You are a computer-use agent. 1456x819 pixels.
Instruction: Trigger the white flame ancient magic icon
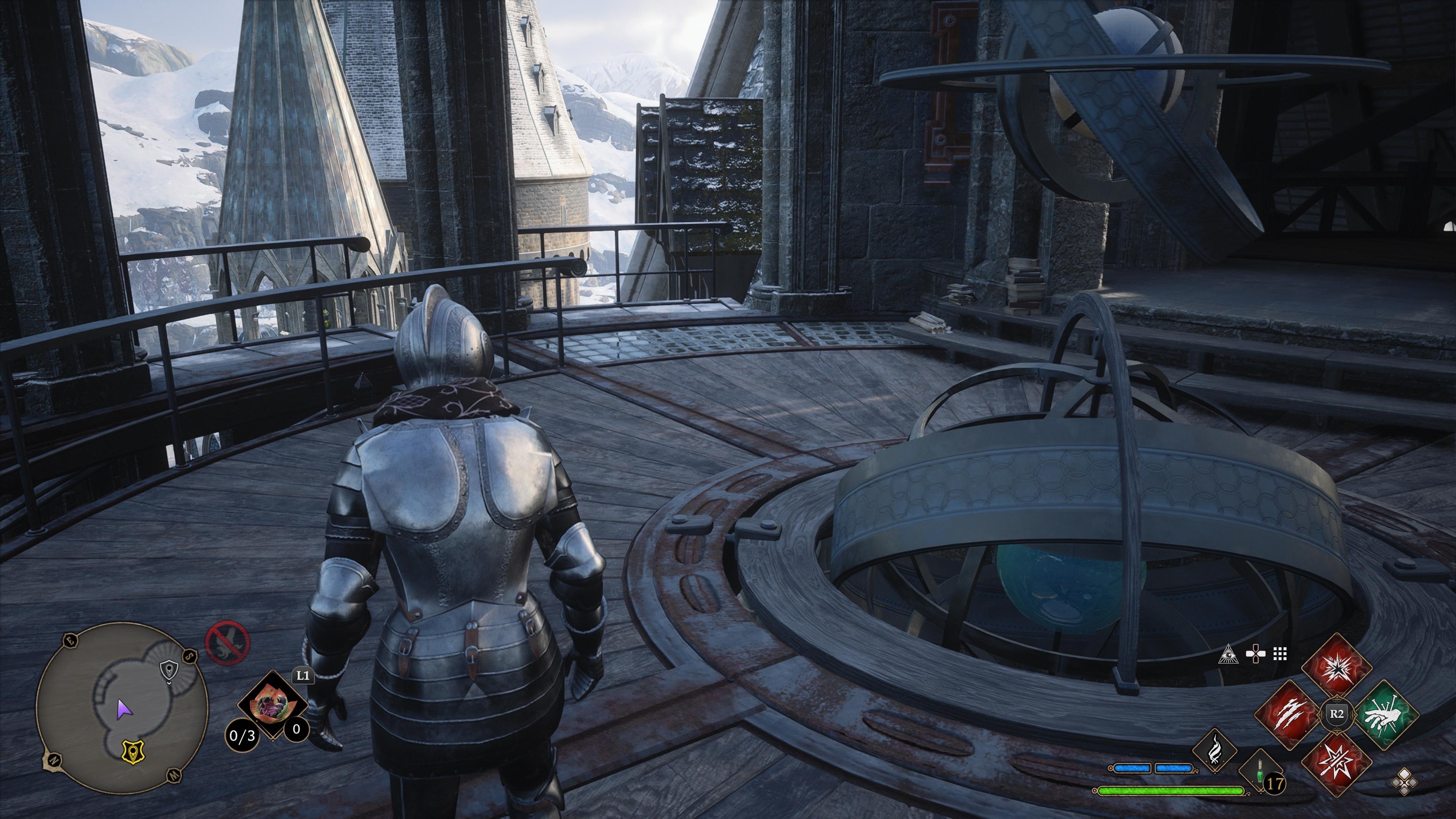[x=1213, y=750]
